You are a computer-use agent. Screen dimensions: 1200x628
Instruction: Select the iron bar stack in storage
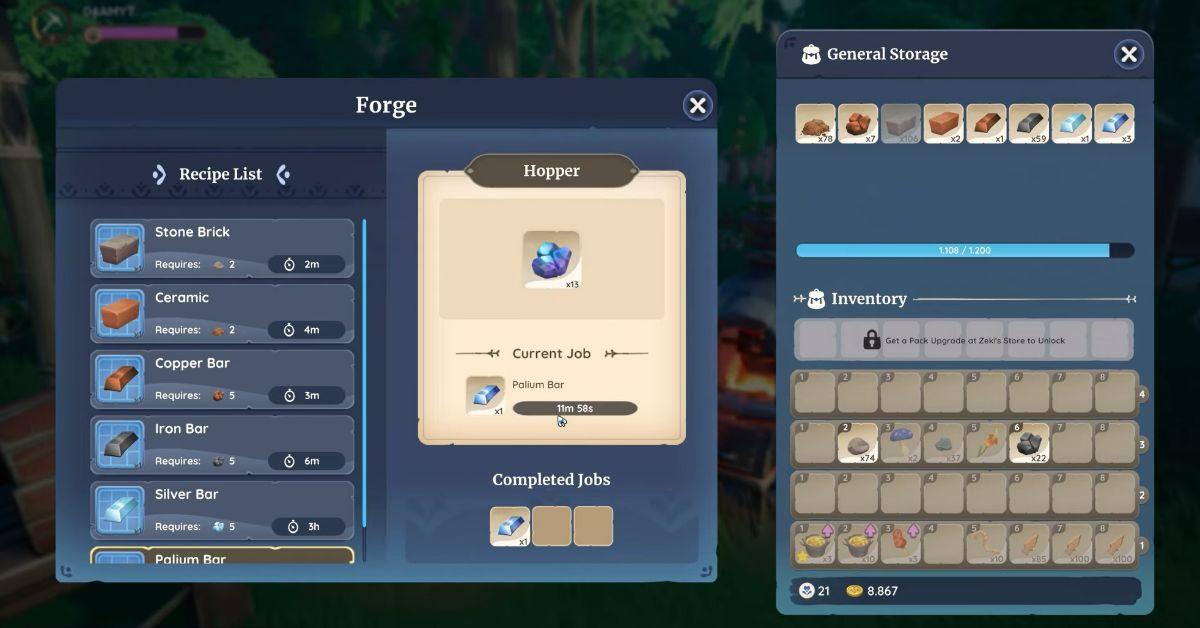pos(1029,124)
